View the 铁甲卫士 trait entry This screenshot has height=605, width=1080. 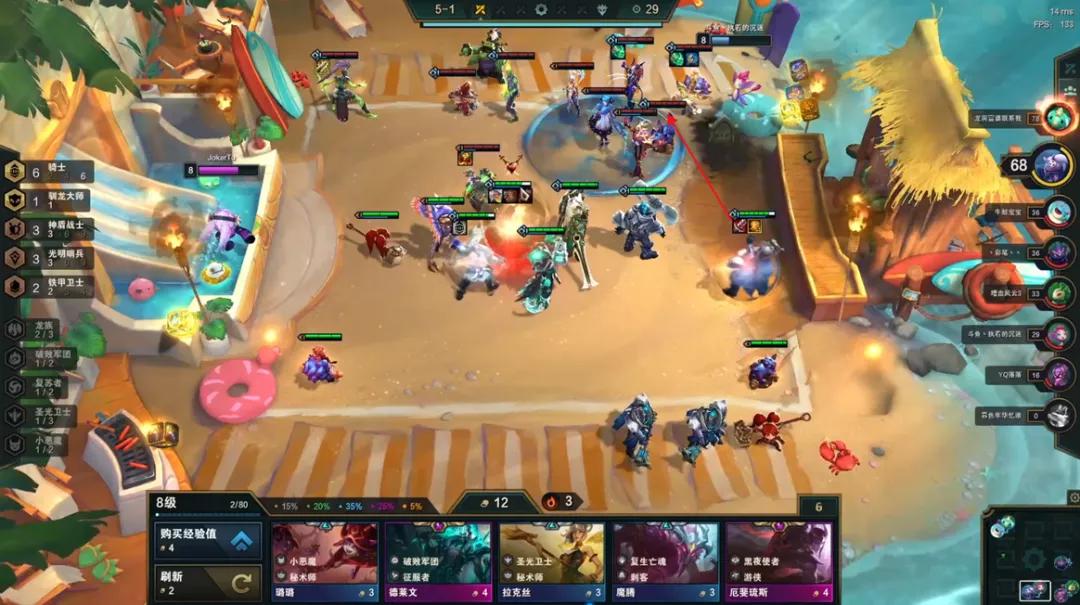click(x=50, y=287)
